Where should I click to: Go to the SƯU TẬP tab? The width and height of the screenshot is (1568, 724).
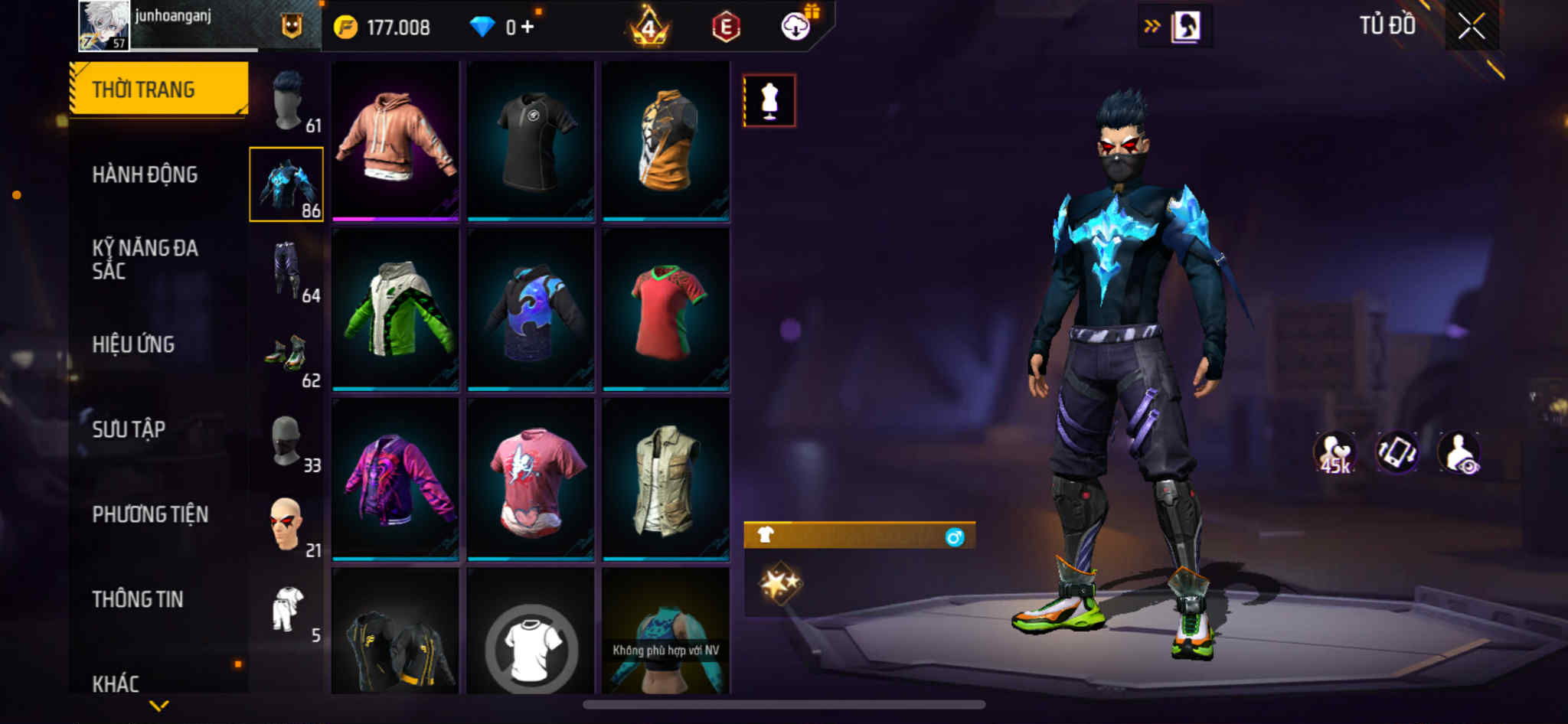tap(129, 429)
